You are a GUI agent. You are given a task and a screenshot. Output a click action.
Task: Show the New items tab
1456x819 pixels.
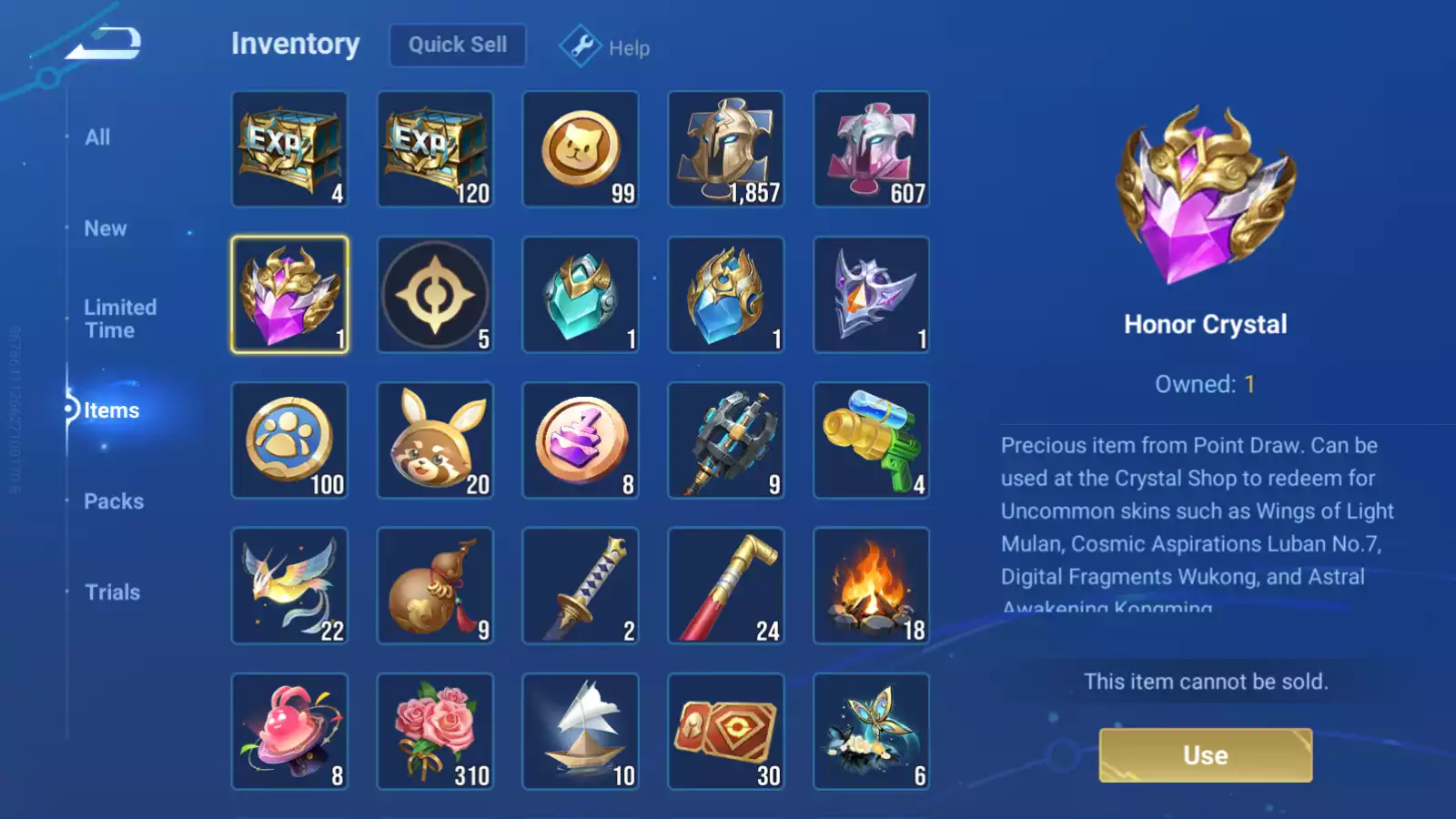106,228
